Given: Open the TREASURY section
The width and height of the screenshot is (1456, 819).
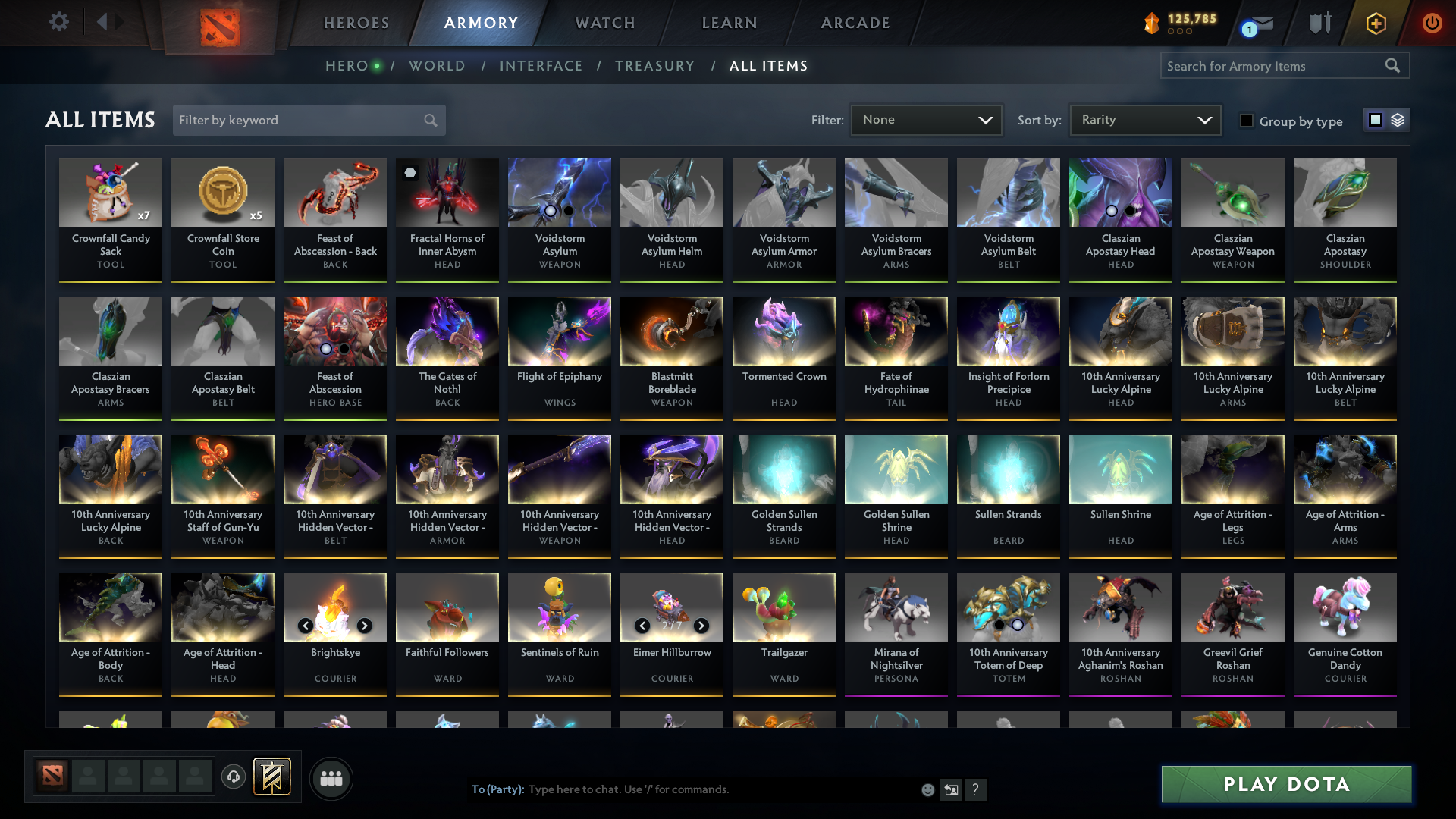Looking at the screenshot, I should click(654, 66).
